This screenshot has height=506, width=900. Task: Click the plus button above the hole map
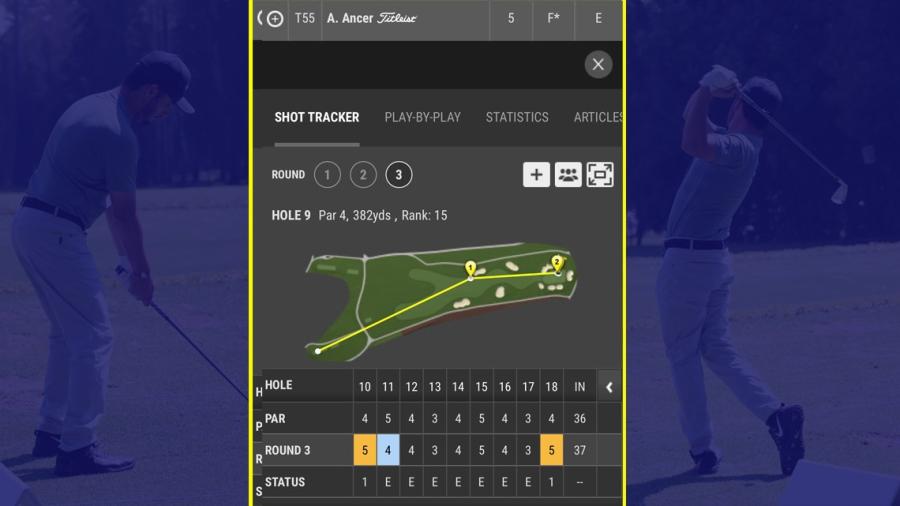coord(536,175)
